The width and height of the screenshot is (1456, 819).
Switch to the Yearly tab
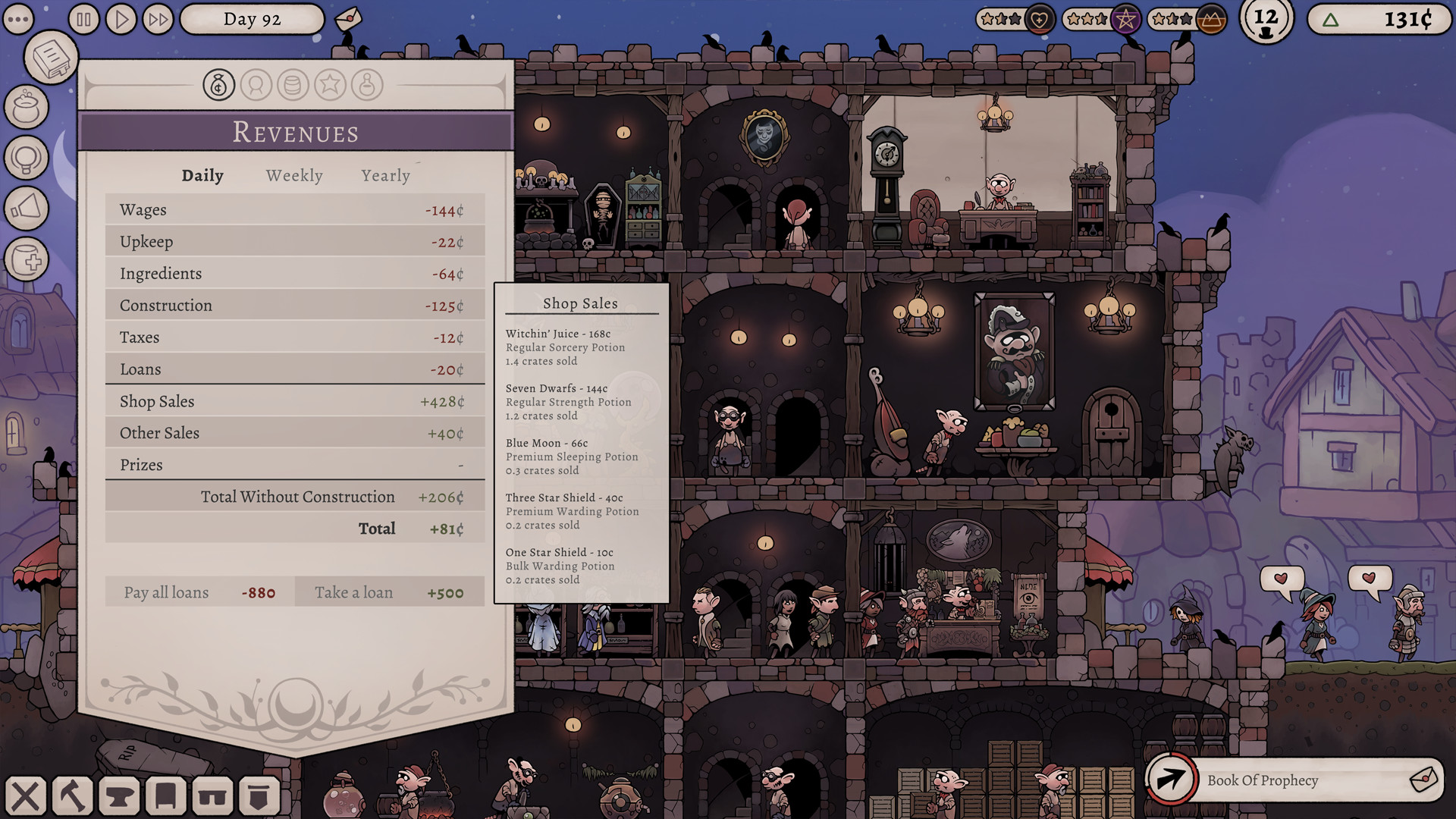coord(385,175)
